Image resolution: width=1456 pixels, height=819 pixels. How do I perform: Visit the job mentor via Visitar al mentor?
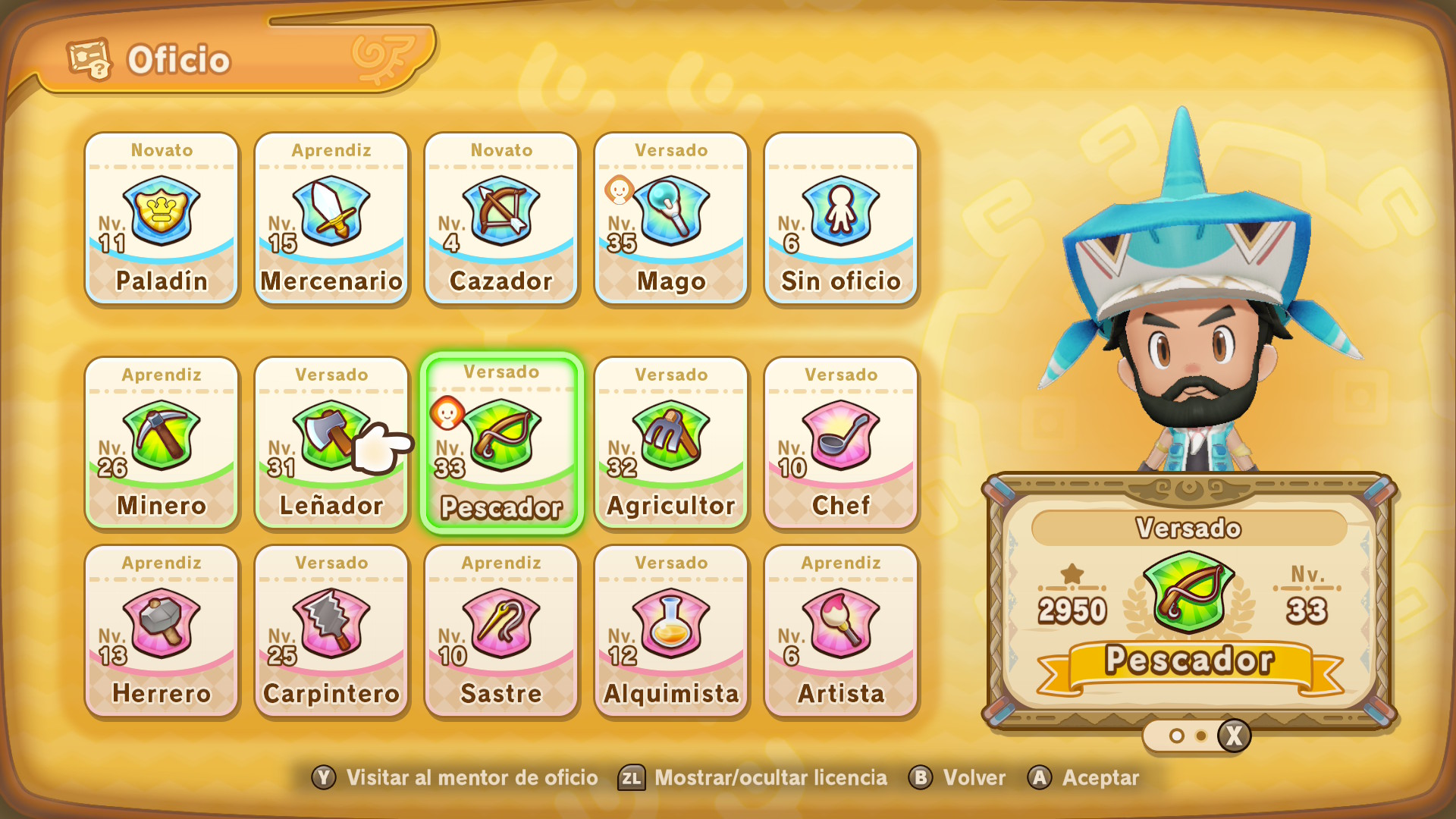[455, 778]
